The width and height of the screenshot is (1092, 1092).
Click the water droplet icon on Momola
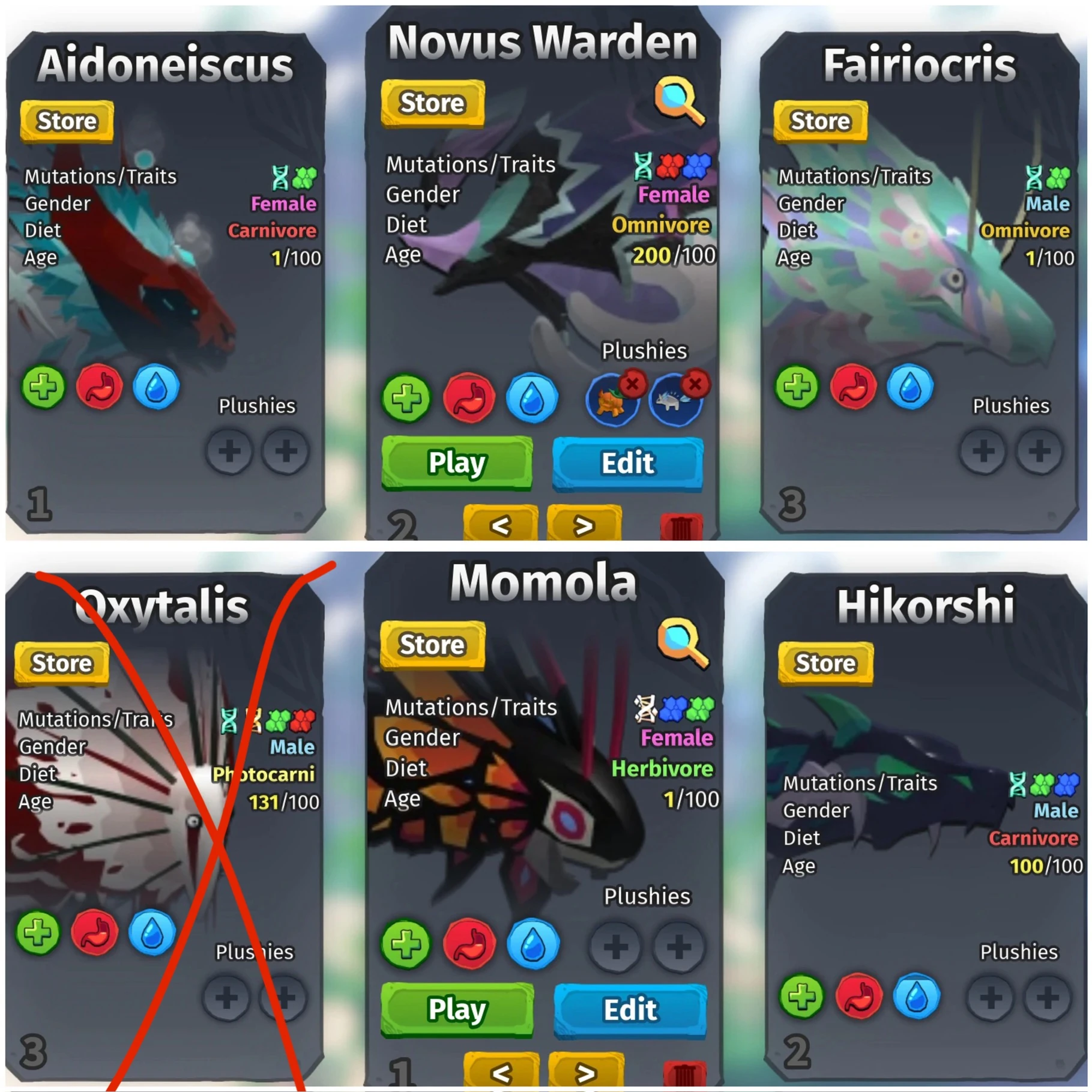532,943
